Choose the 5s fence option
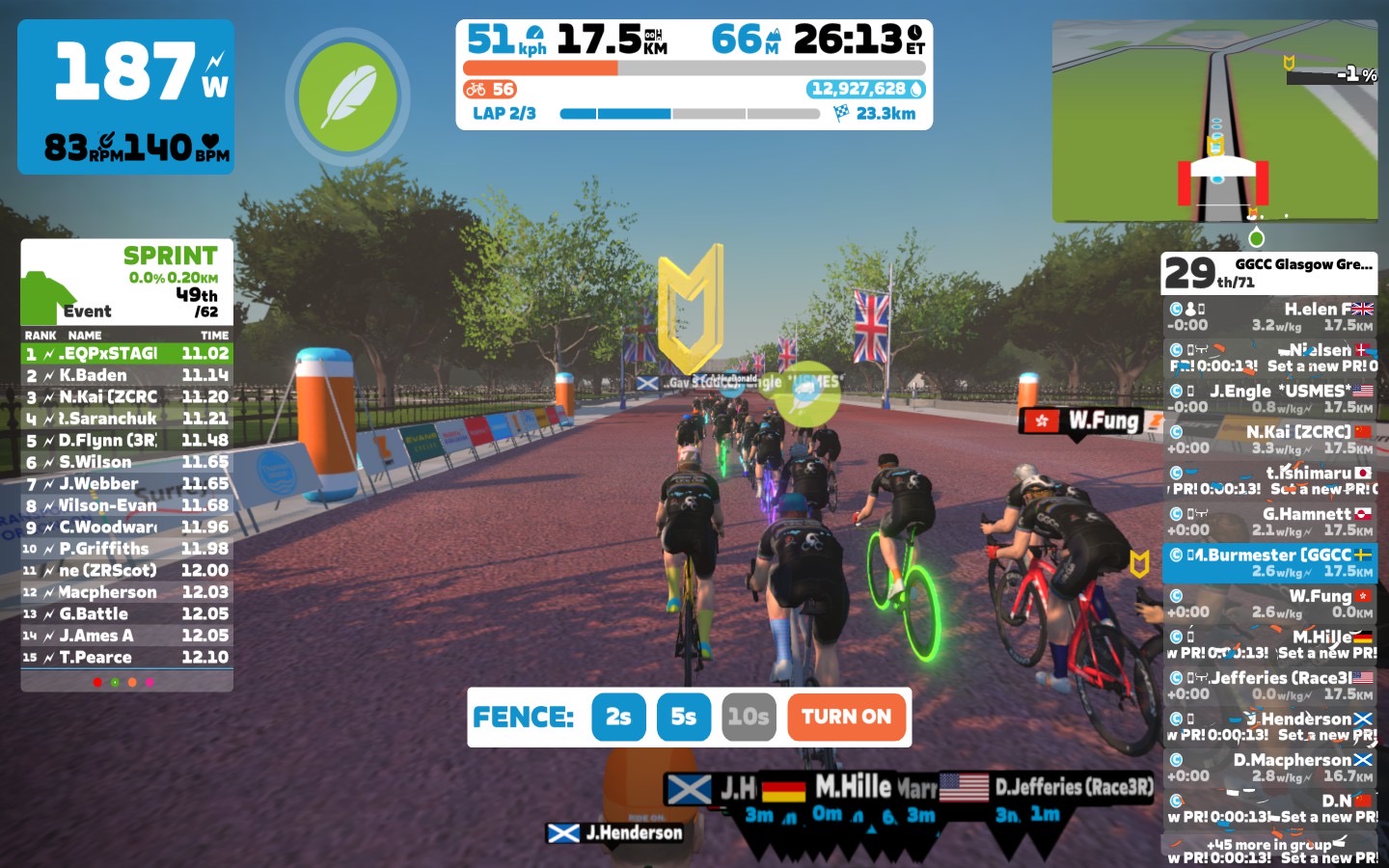The height and width of the screenshot is (868, 1389). point(683,717)
